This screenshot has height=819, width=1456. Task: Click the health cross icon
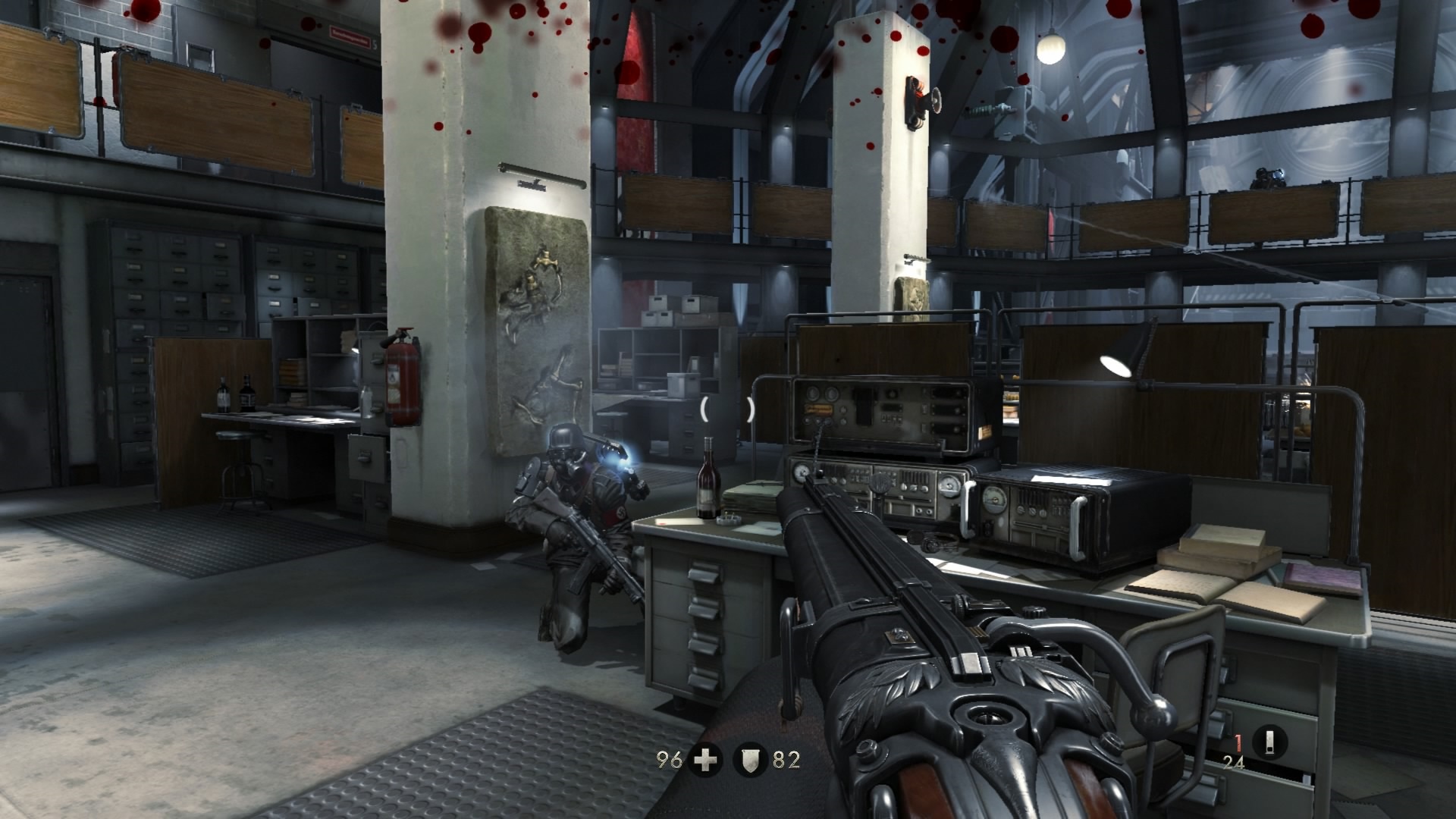tap(705, 760)
